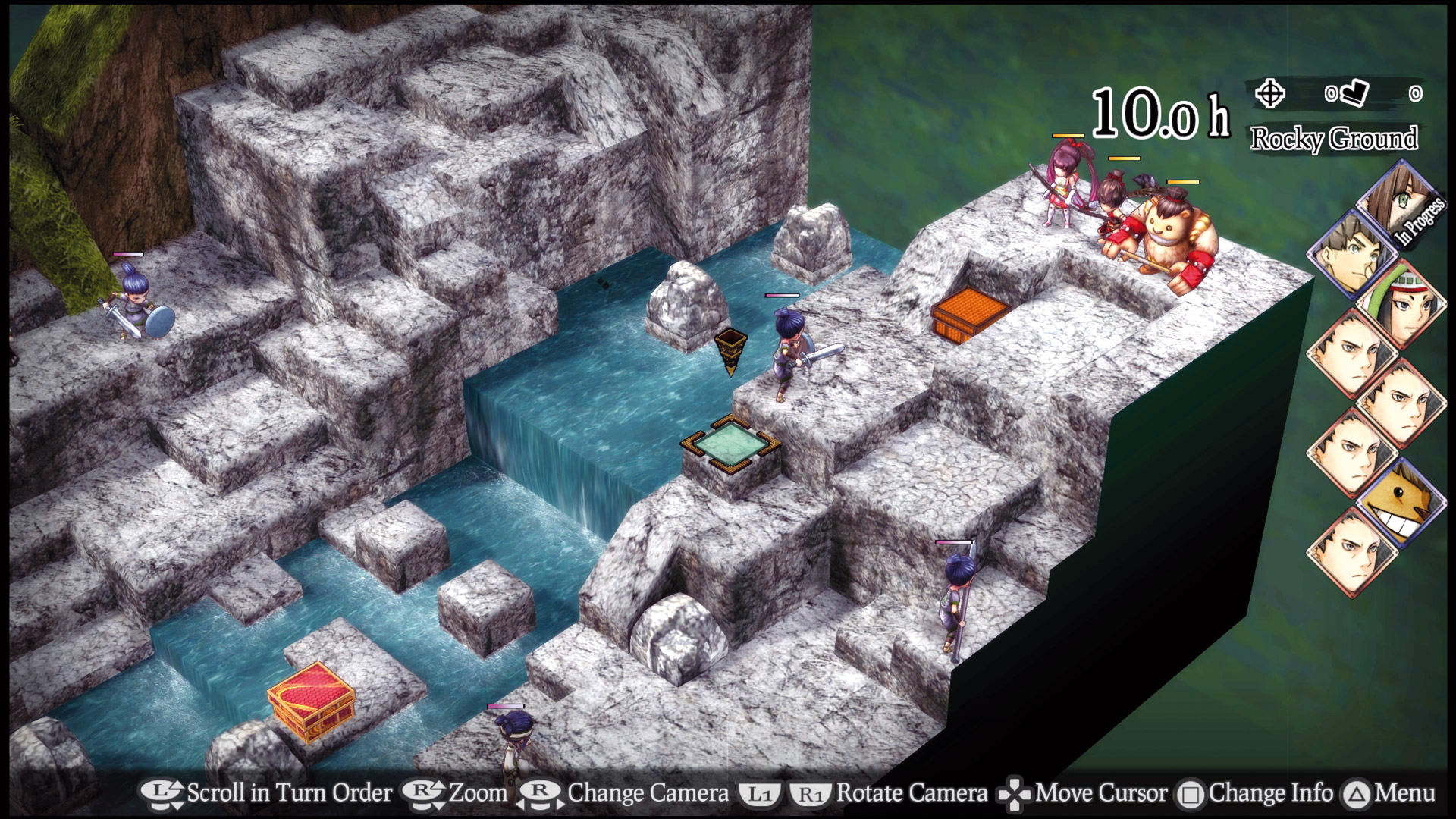Select the scarred man's turn order portrait
This screenshot has height=819, width=1456.
[x=1351, y=255]
